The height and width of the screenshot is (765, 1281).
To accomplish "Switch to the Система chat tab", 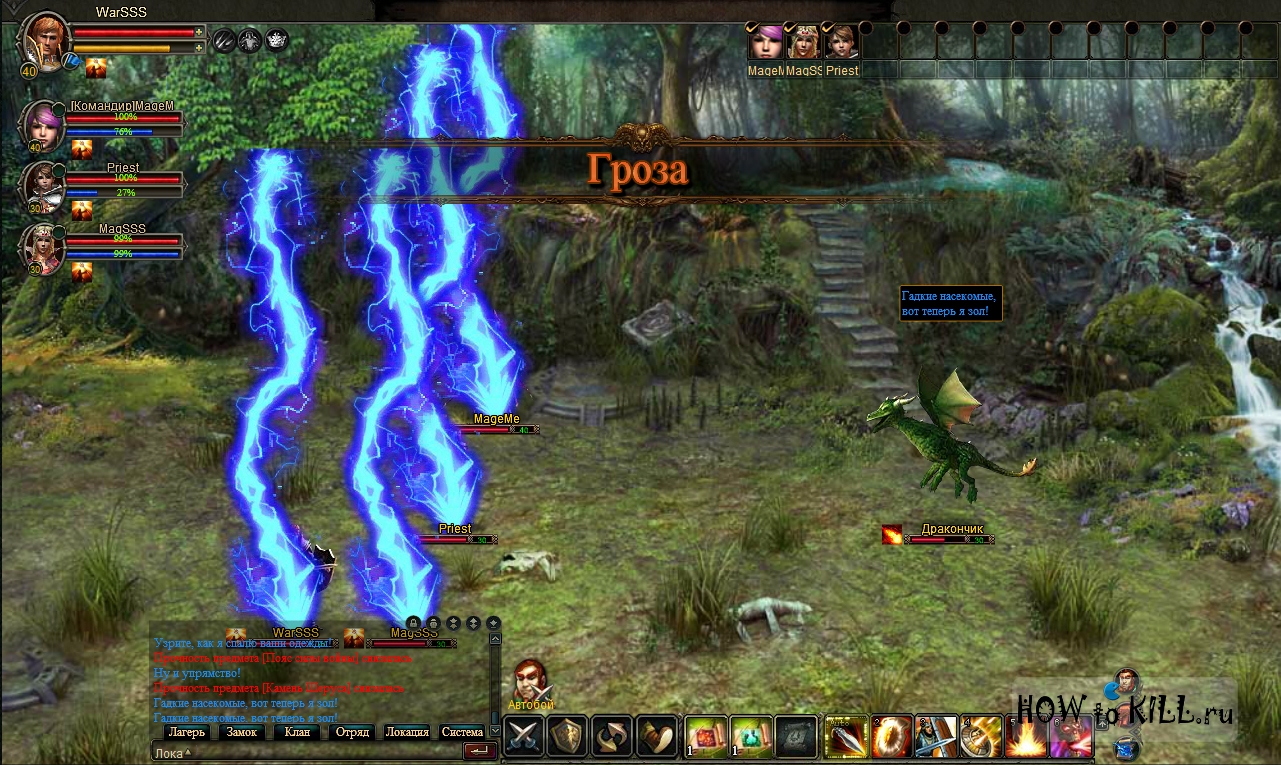I will [x=462, y=732].
